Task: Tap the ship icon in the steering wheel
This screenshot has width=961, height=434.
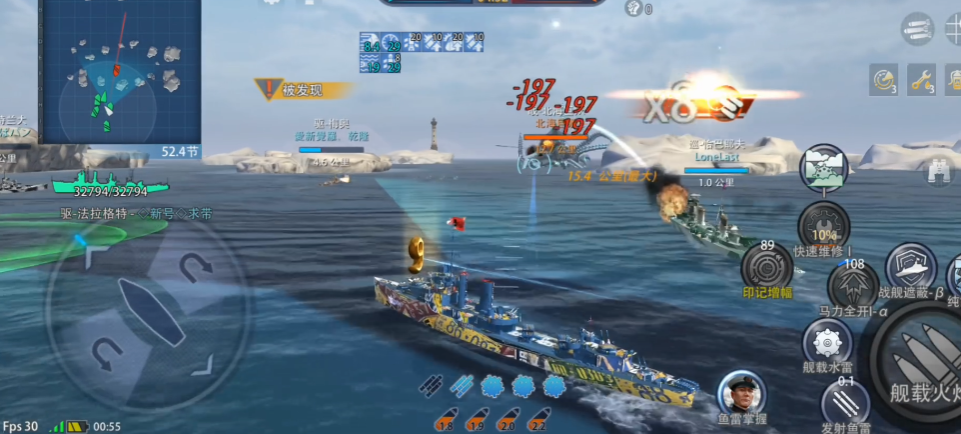Action: click(150, 311)
